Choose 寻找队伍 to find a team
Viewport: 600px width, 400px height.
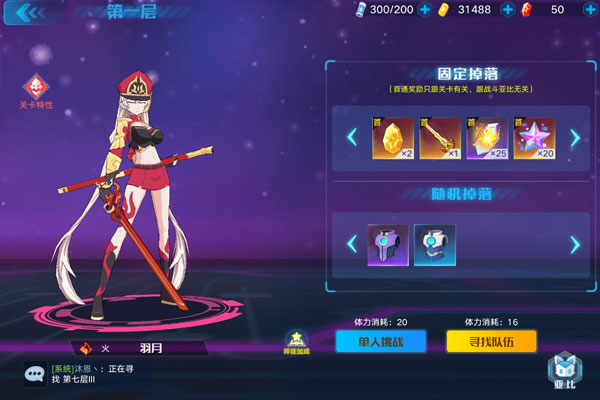point(491,341)
